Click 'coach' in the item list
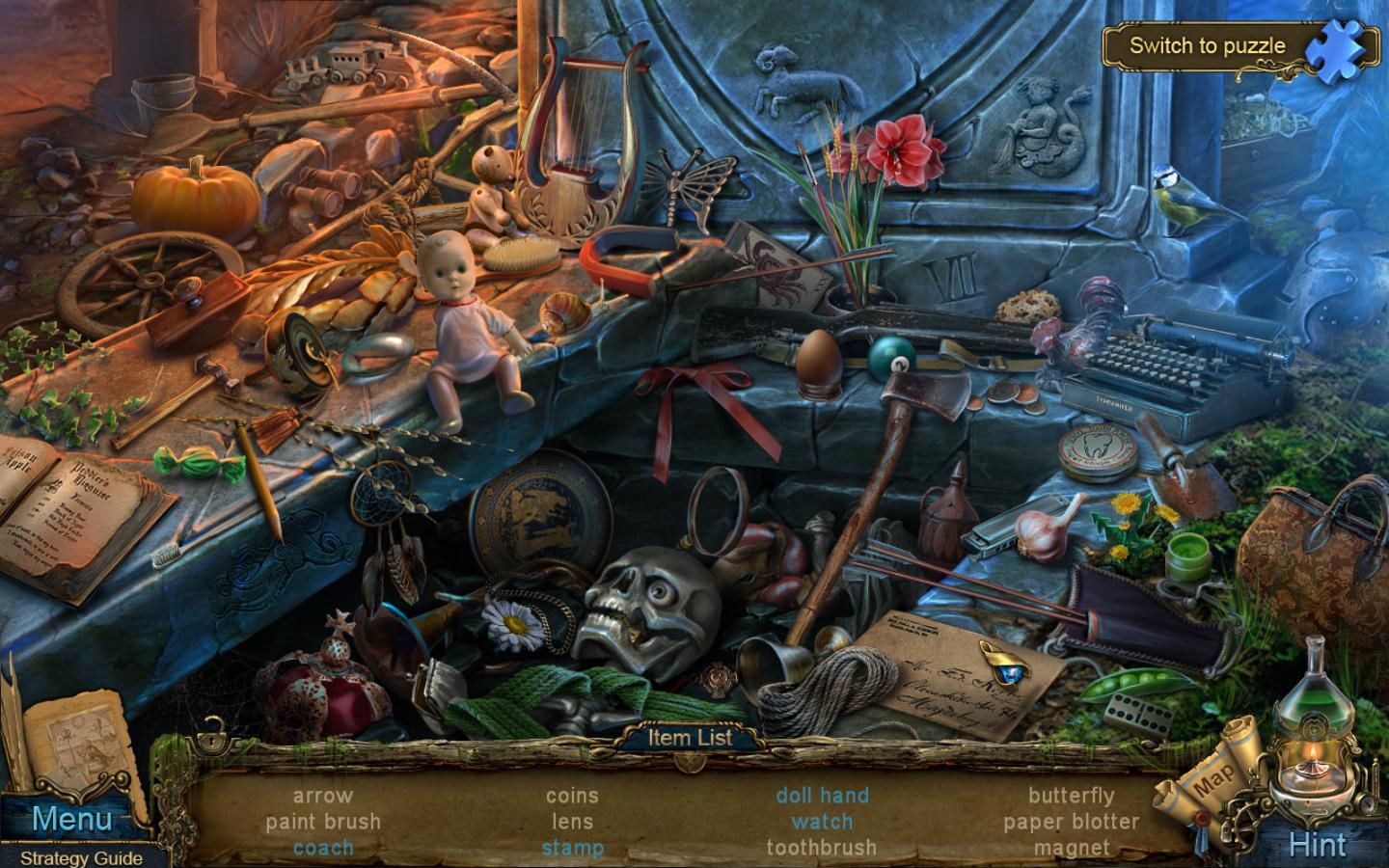The image size is (1389, 868). click(x=322, y=849)
